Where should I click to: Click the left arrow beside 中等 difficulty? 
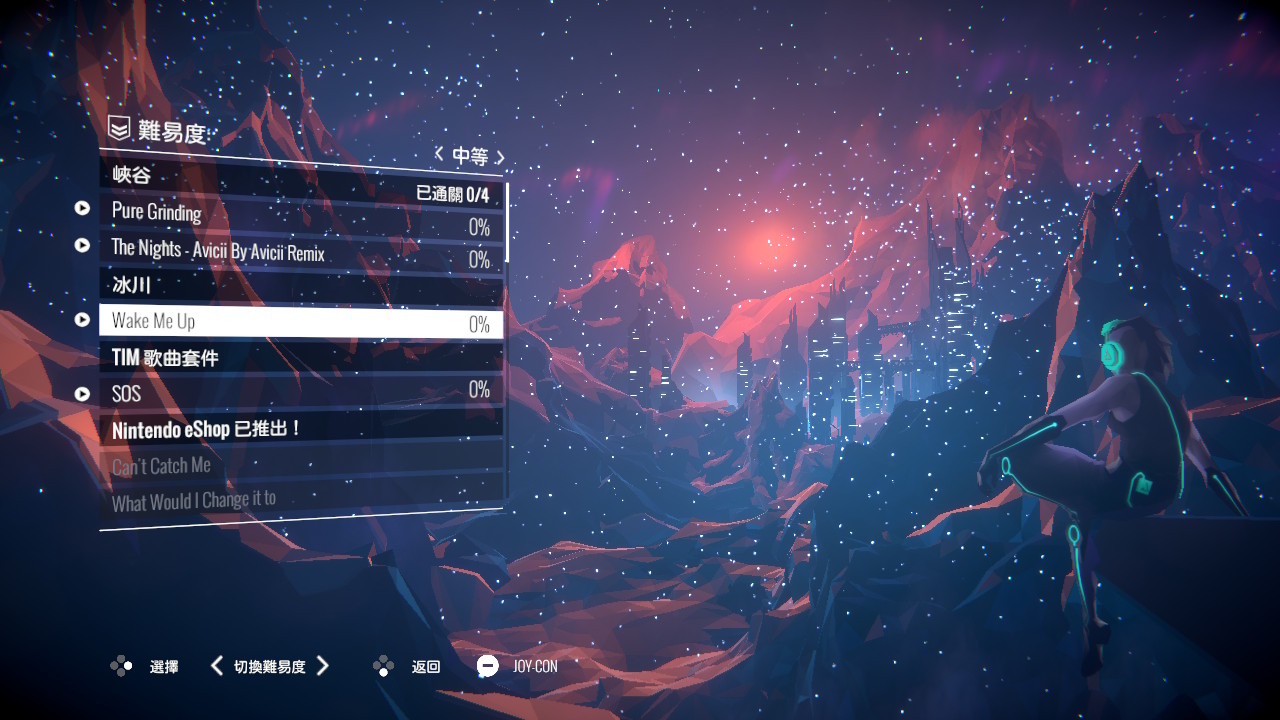439,154
